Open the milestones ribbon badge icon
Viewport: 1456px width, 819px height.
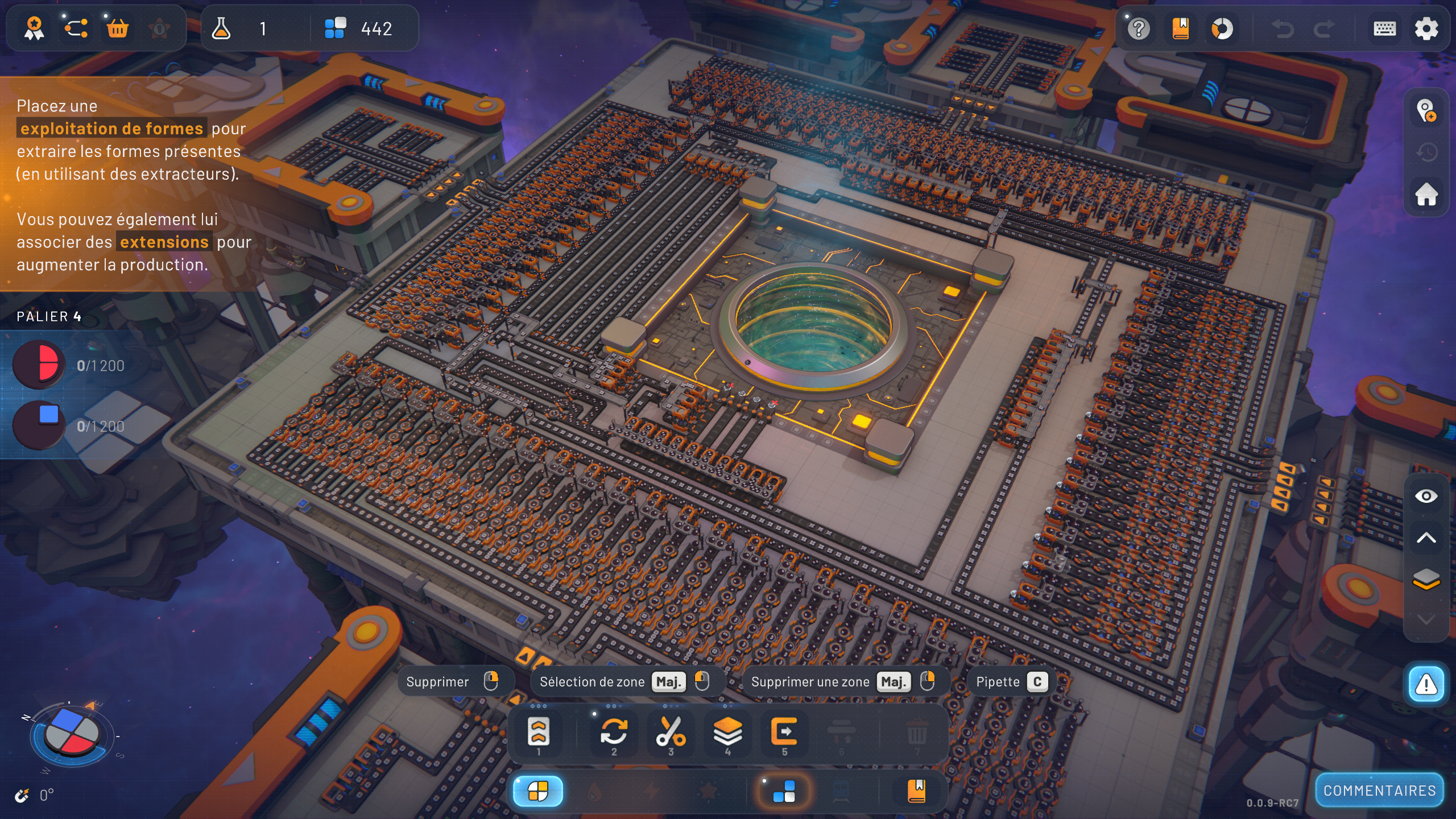[34, 28]
